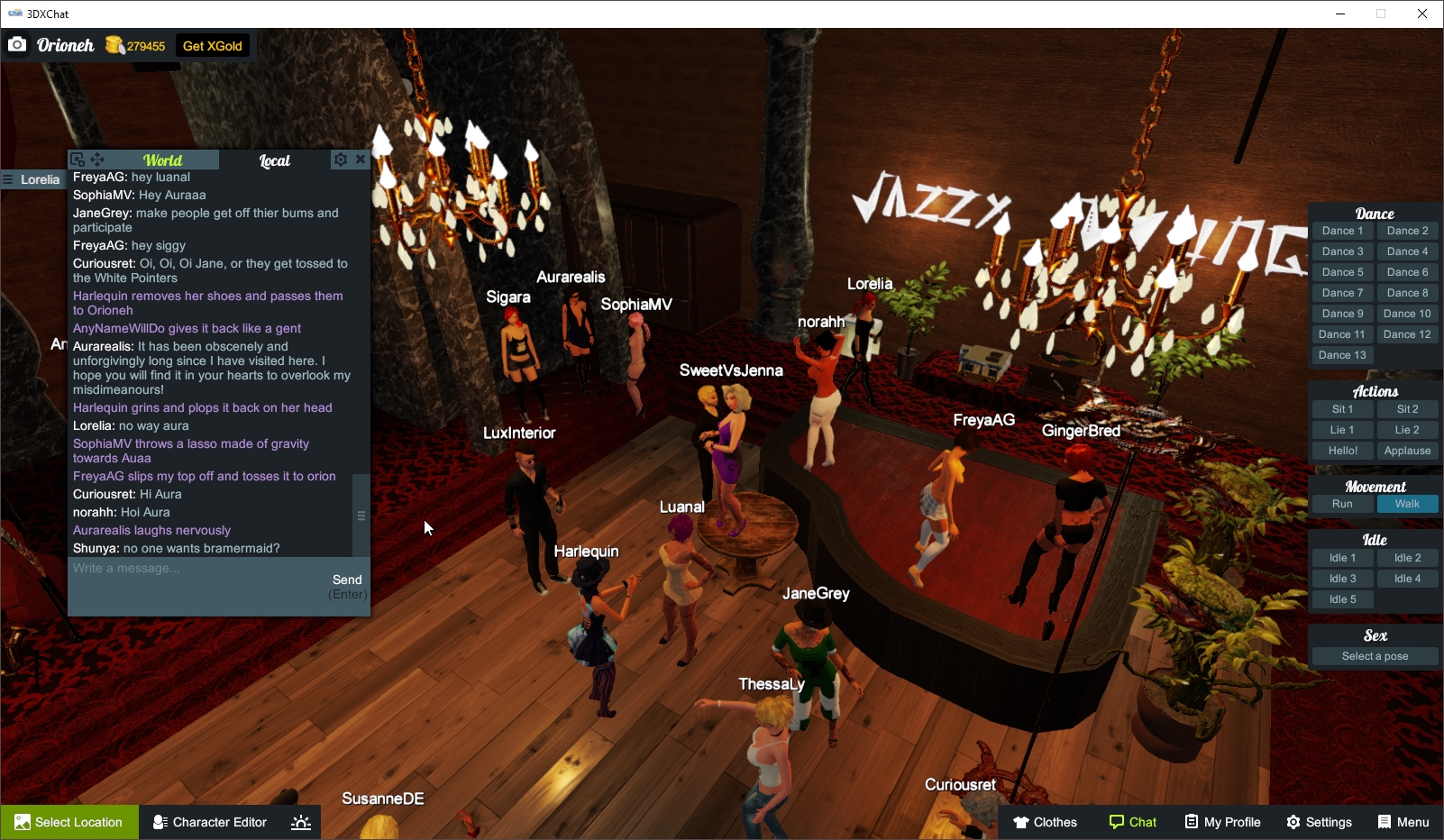Click the XGold coin icon
This screenshot has width=1444, height=840.
[115, 44]
